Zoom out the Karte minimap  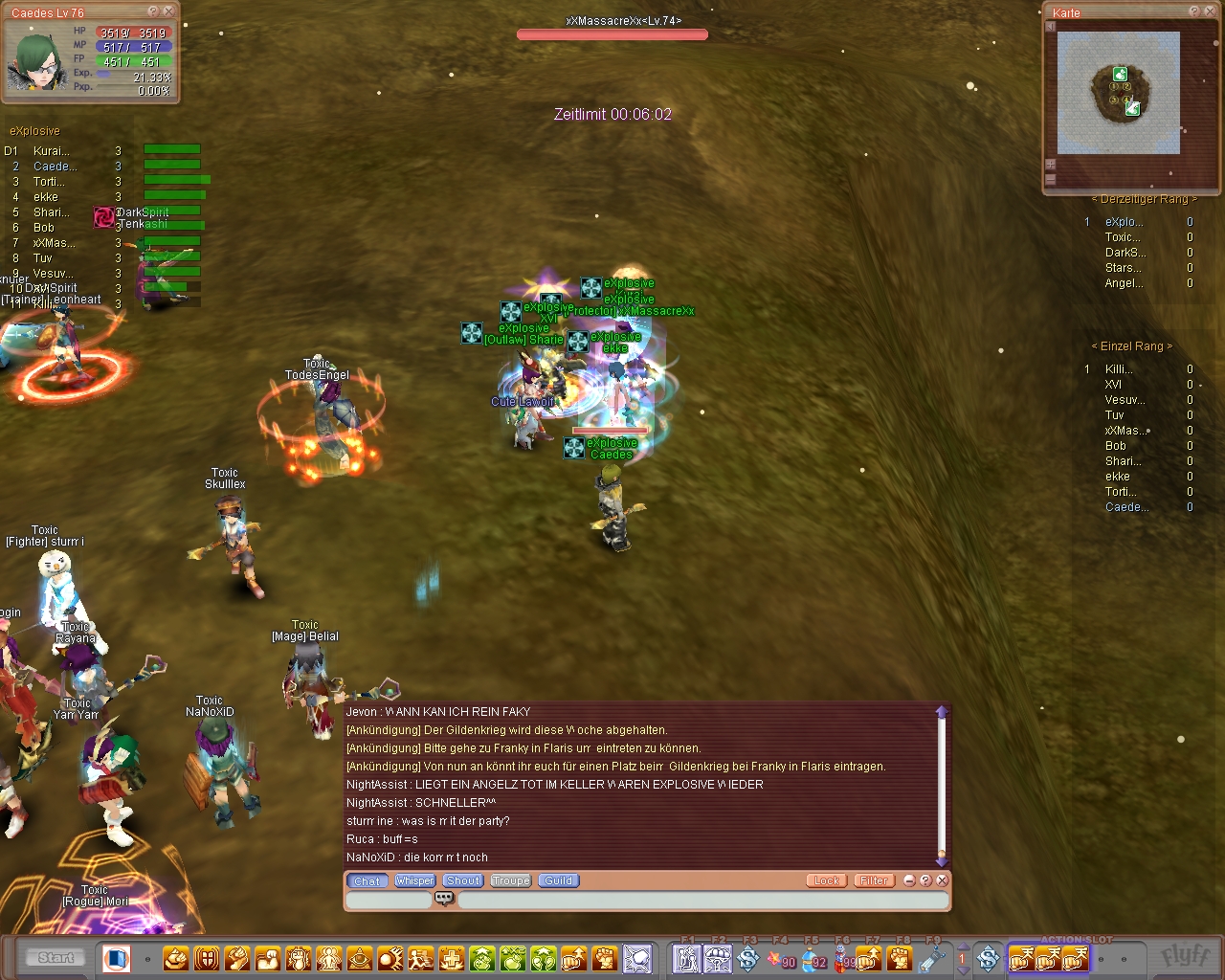(x=1050, y=179)
